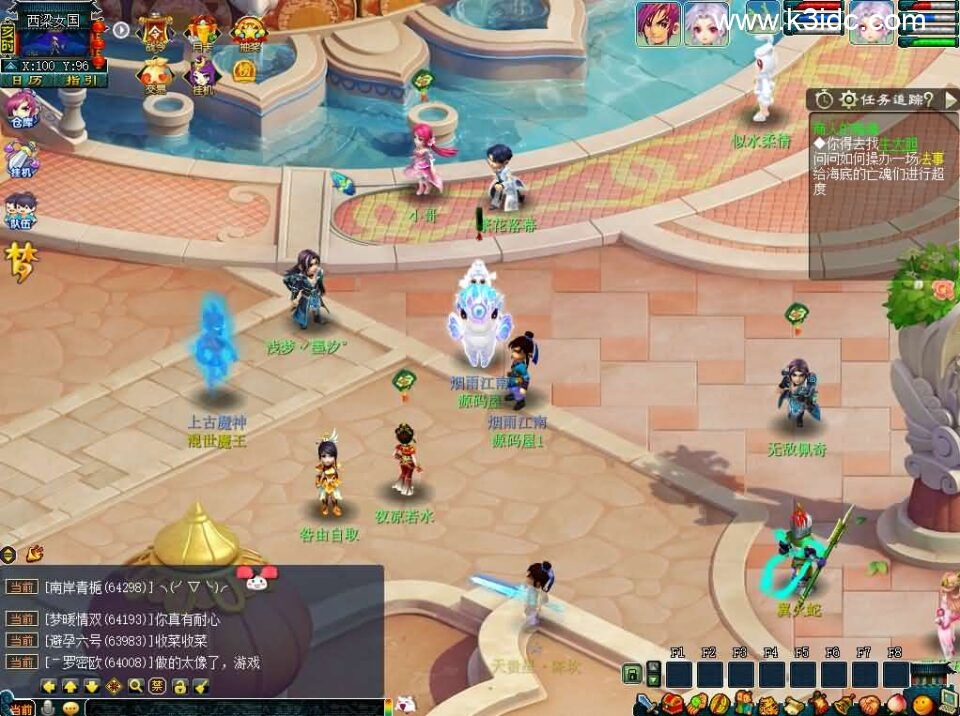Click the golden 梦 emblem icon

tap(18, 262)
